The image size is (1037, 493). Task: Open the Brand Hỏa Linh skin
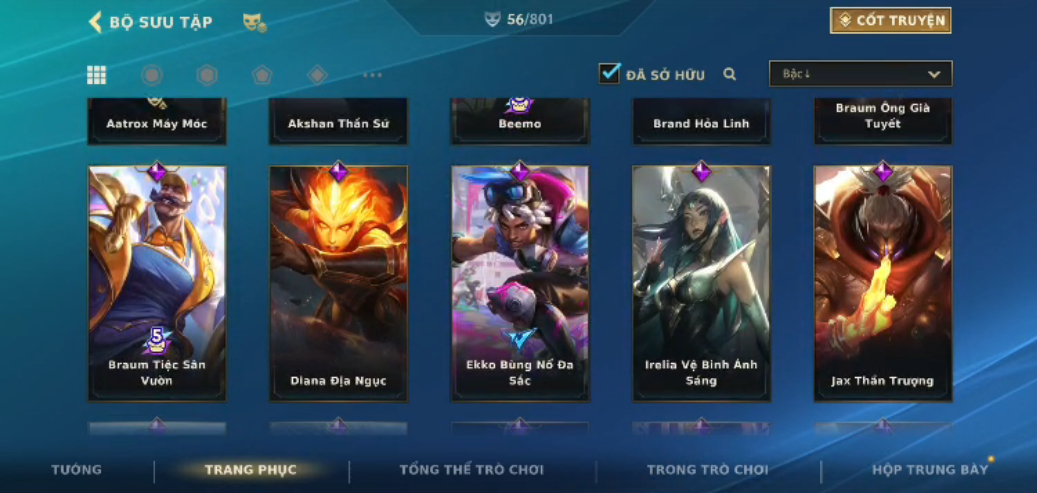701,121
